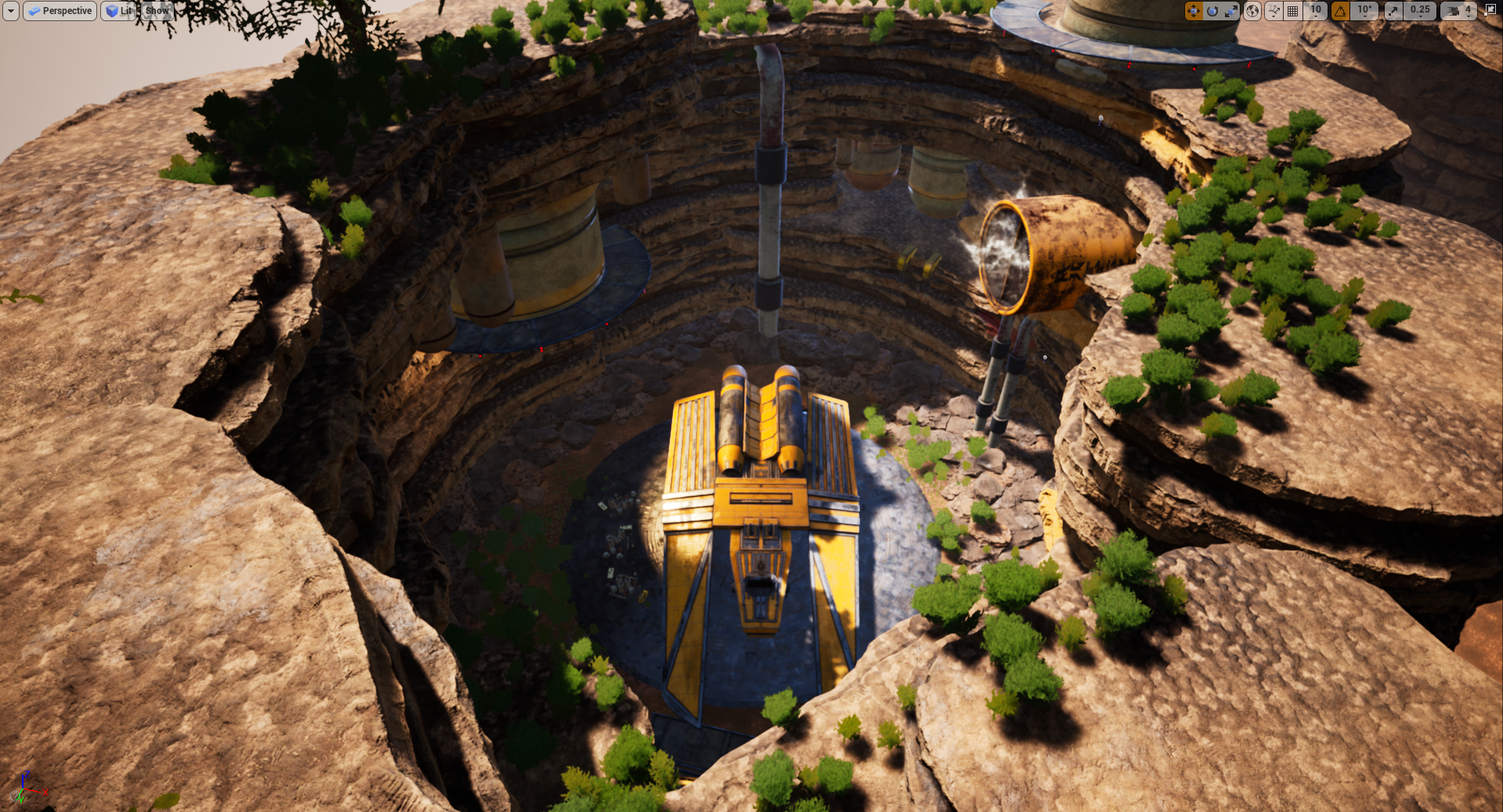Select the translate (move) gizmo tool
Viewport: 1503px width, 812px height.
pos(1193,11)
